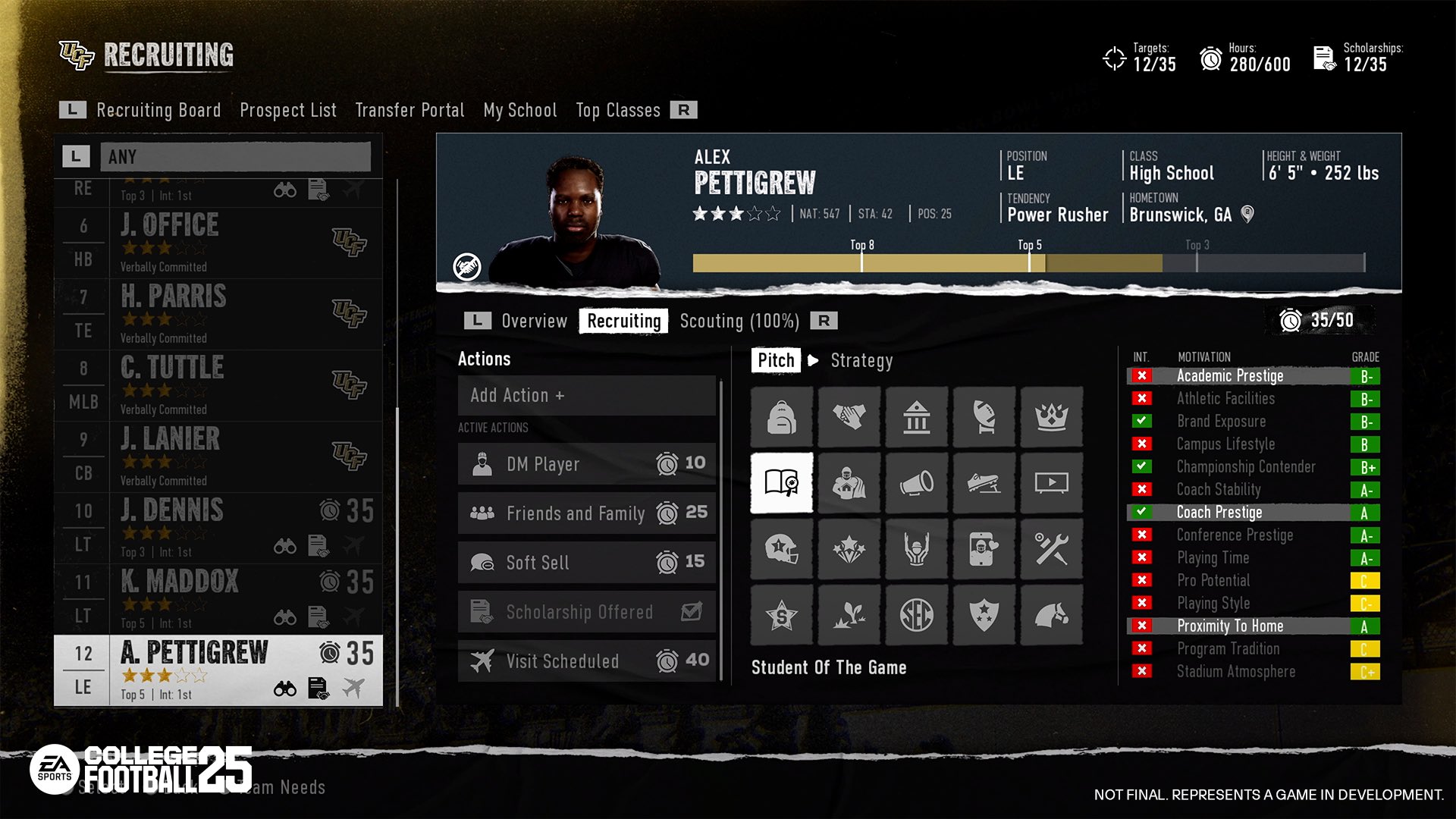The height and width of the screenshot is (819, 1456).
Task: Open the Visit Scheduled action
Action: pyautogui.click(x=586, y=661)
